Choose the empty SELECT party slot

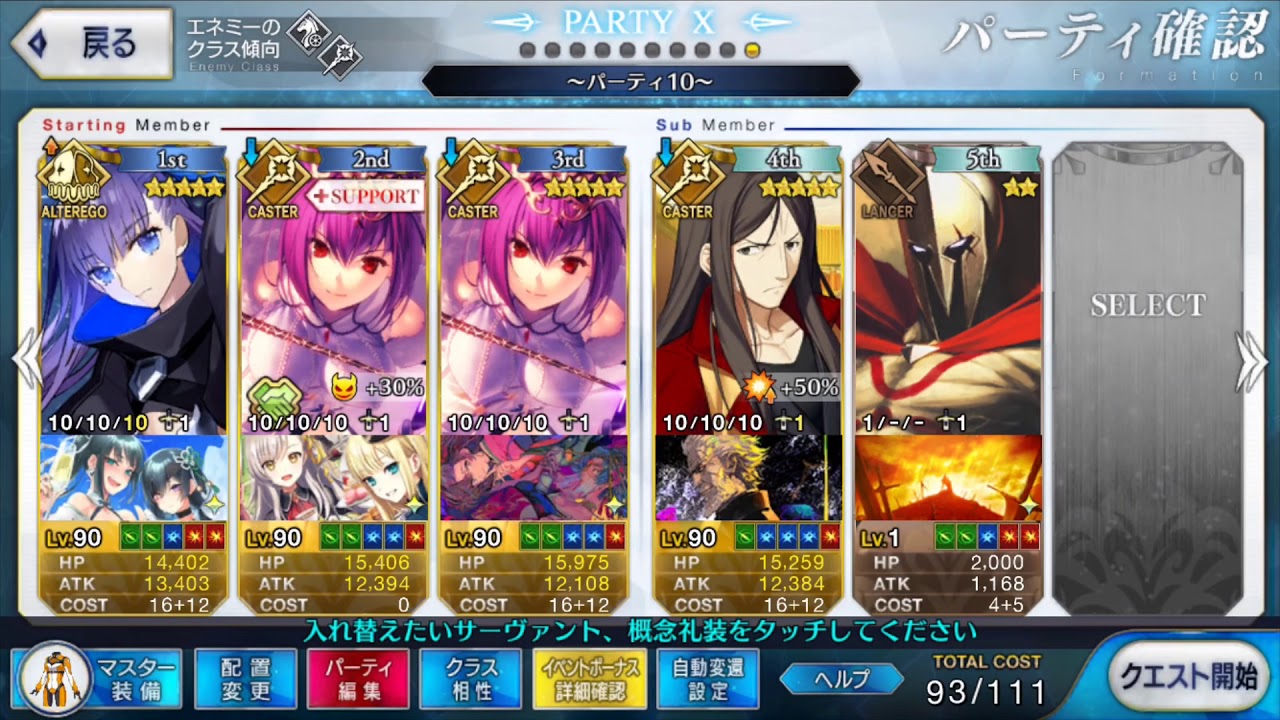point(1147,380)
